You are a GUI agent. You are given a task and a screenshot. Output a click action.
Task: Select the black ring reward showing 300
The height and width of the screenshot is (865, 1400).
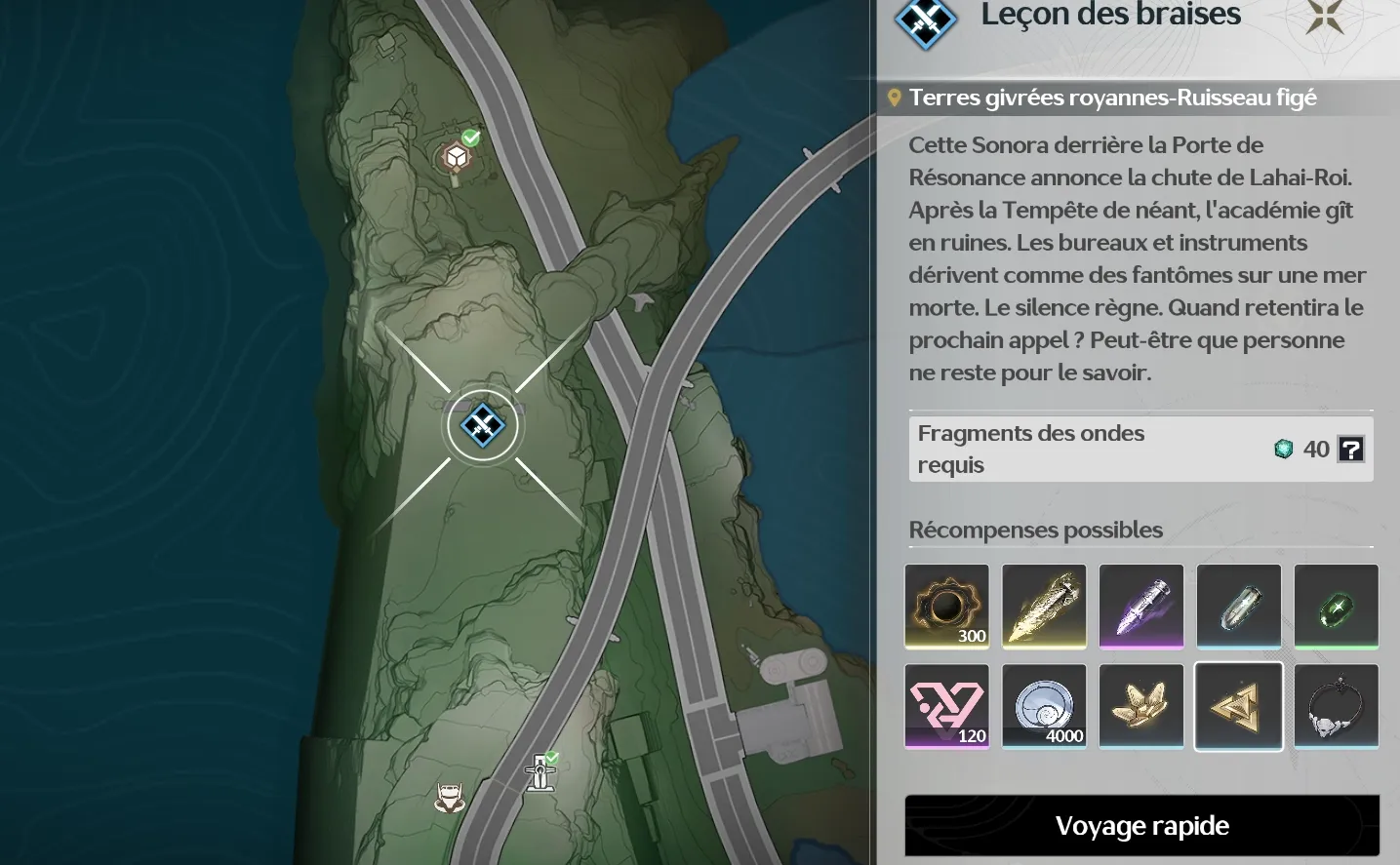[946, 606]
